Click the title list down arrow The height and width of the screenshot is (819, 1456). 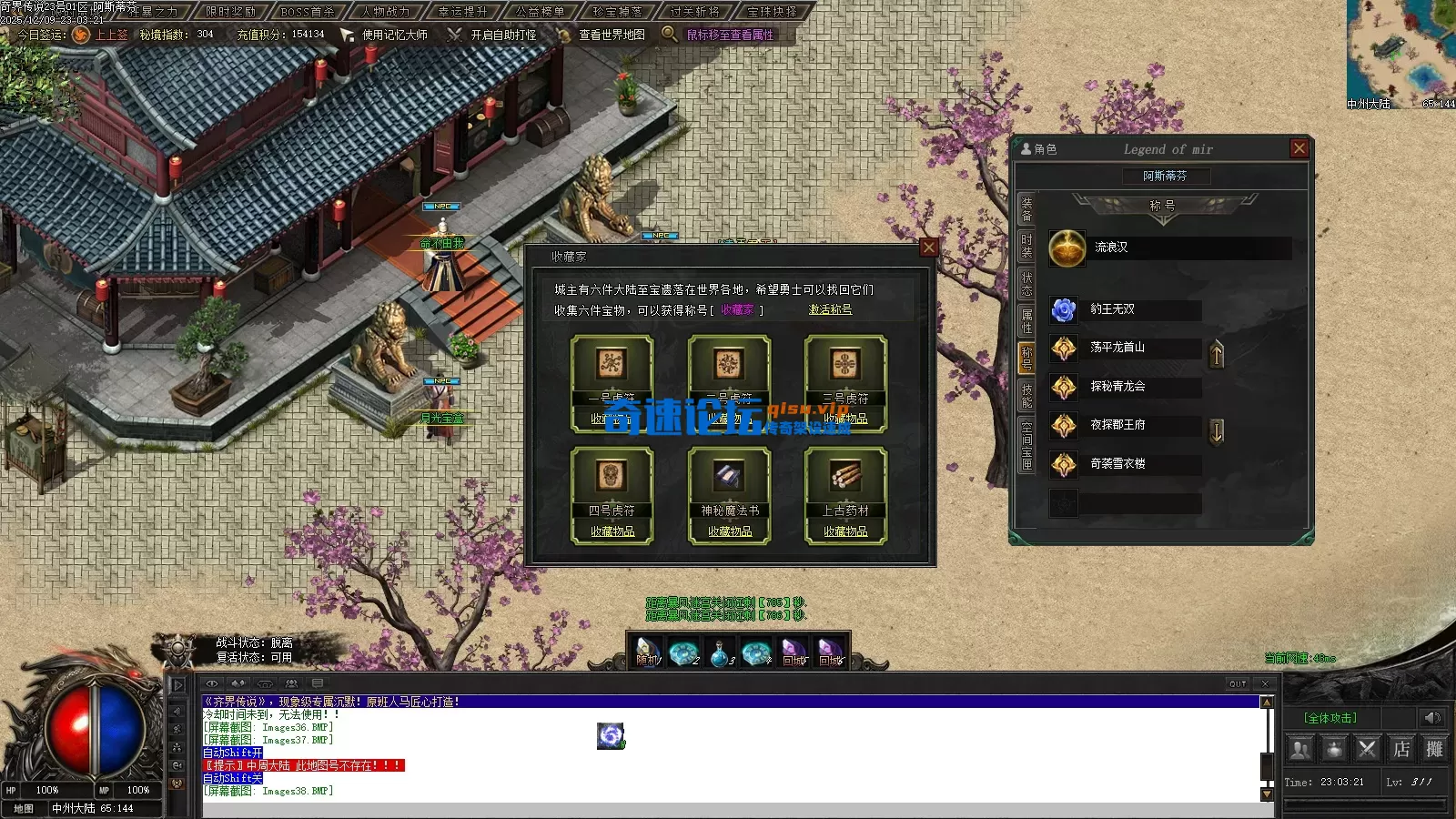tap(1217, 431)
